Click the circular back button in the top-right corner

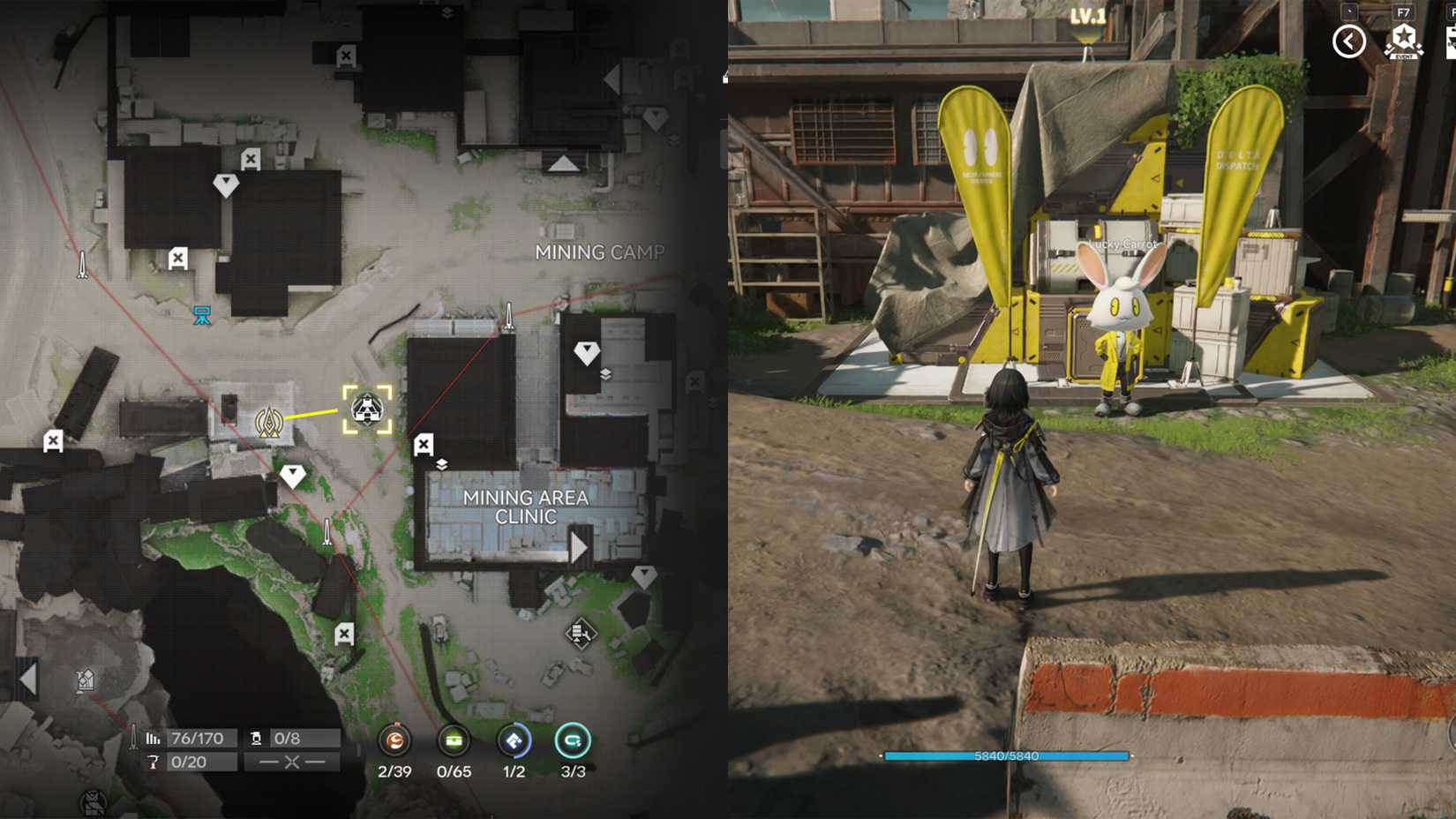coord(1348,41)
